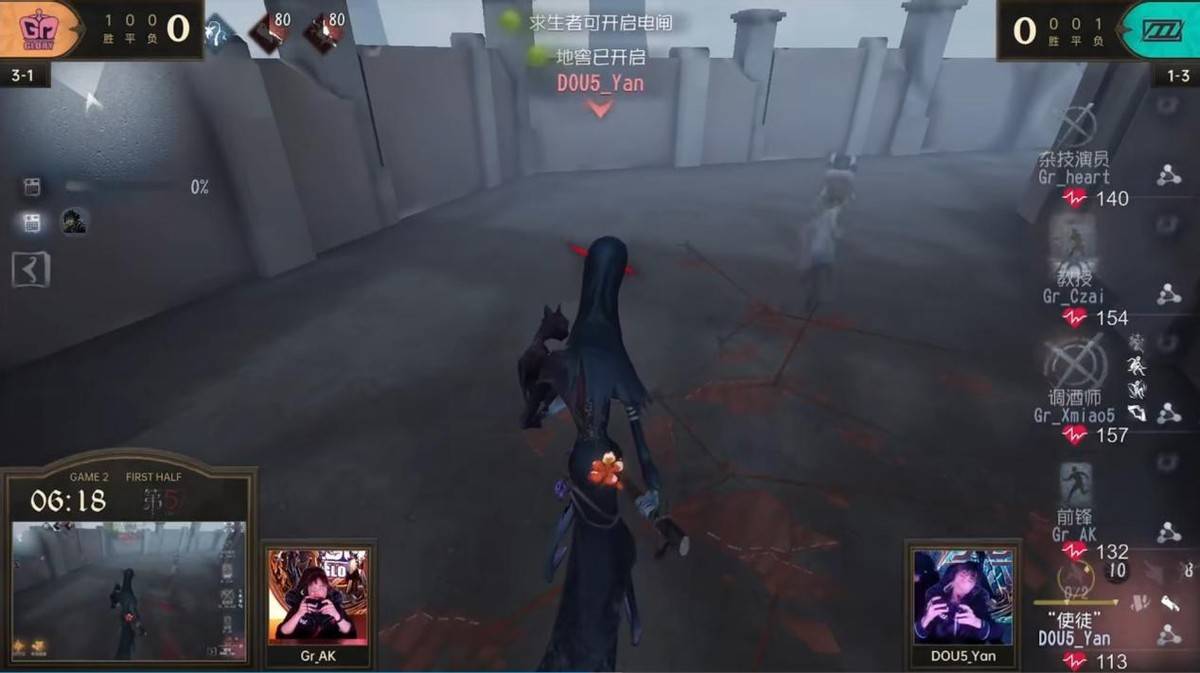The width and height of the screenshot is (1200, 673).
Task: Click the share-node icon beside Gr_AK
Action: point(1168,533)
